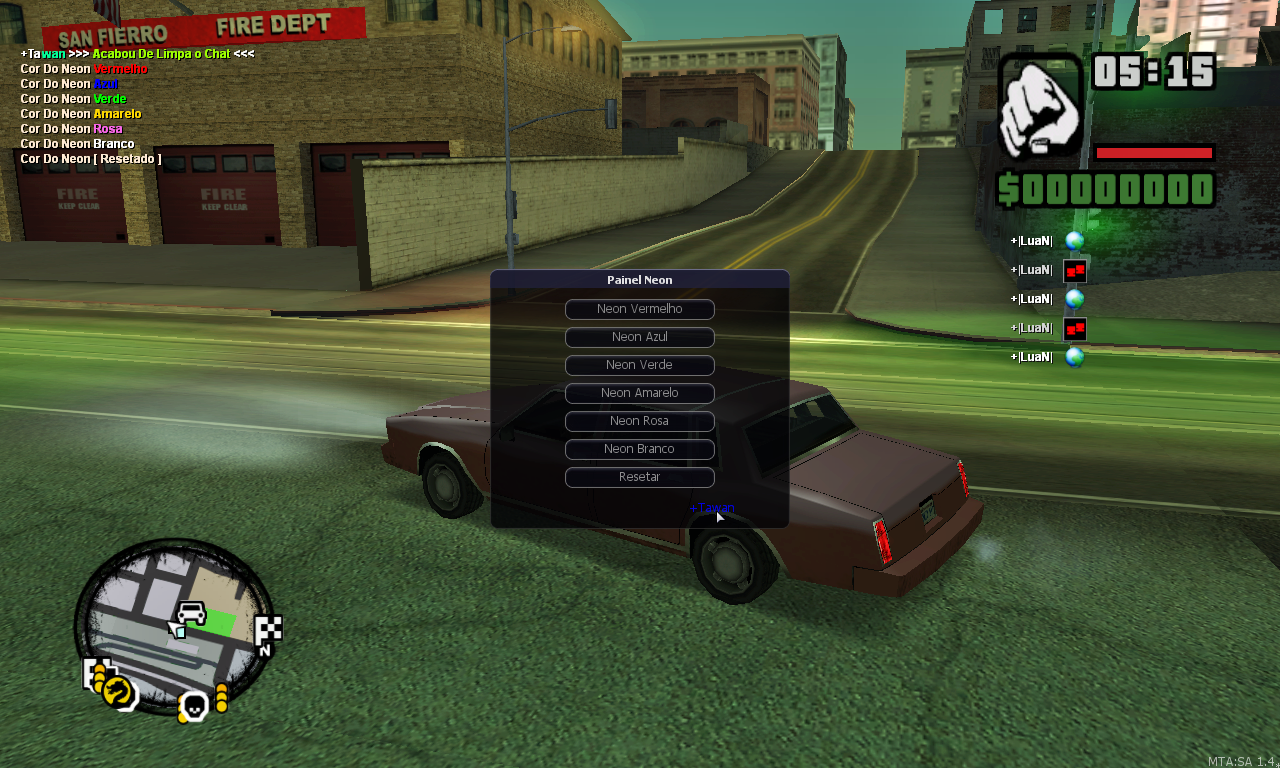
Task: Select Neon Azul in the Painel Neon
Action: pyautogui.click(x=639, y=337)
